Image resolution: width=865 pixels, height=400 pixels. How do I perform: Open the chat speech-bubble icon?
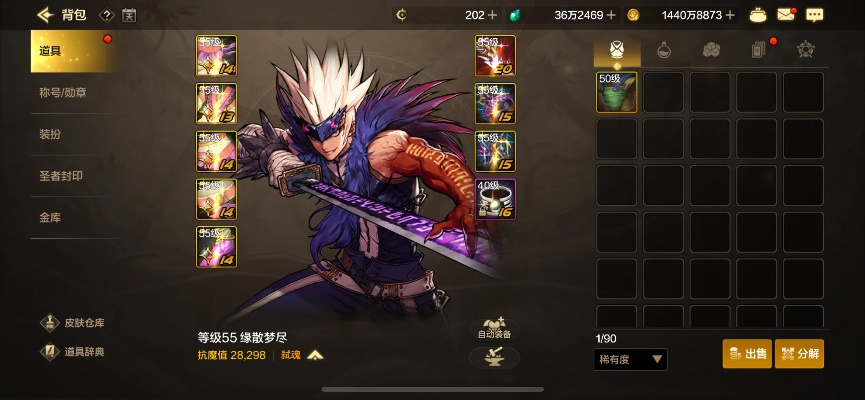coord(814,15)
